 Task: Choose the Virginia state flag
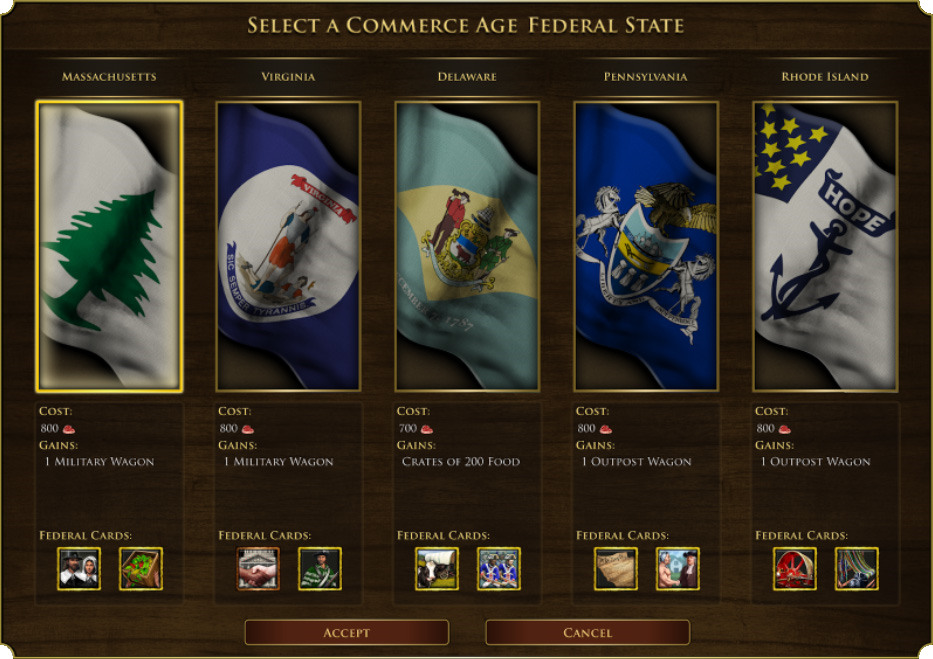click(x=288, y=246)
